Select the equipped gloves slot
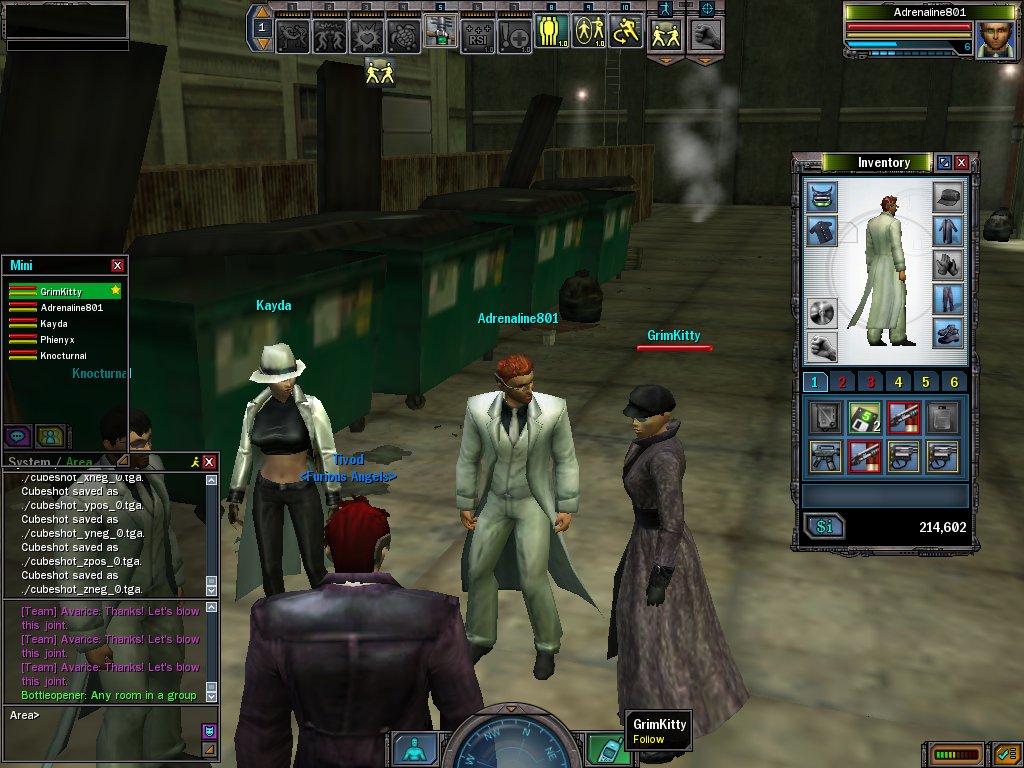1024x768 pixels. tap(947, 265)
